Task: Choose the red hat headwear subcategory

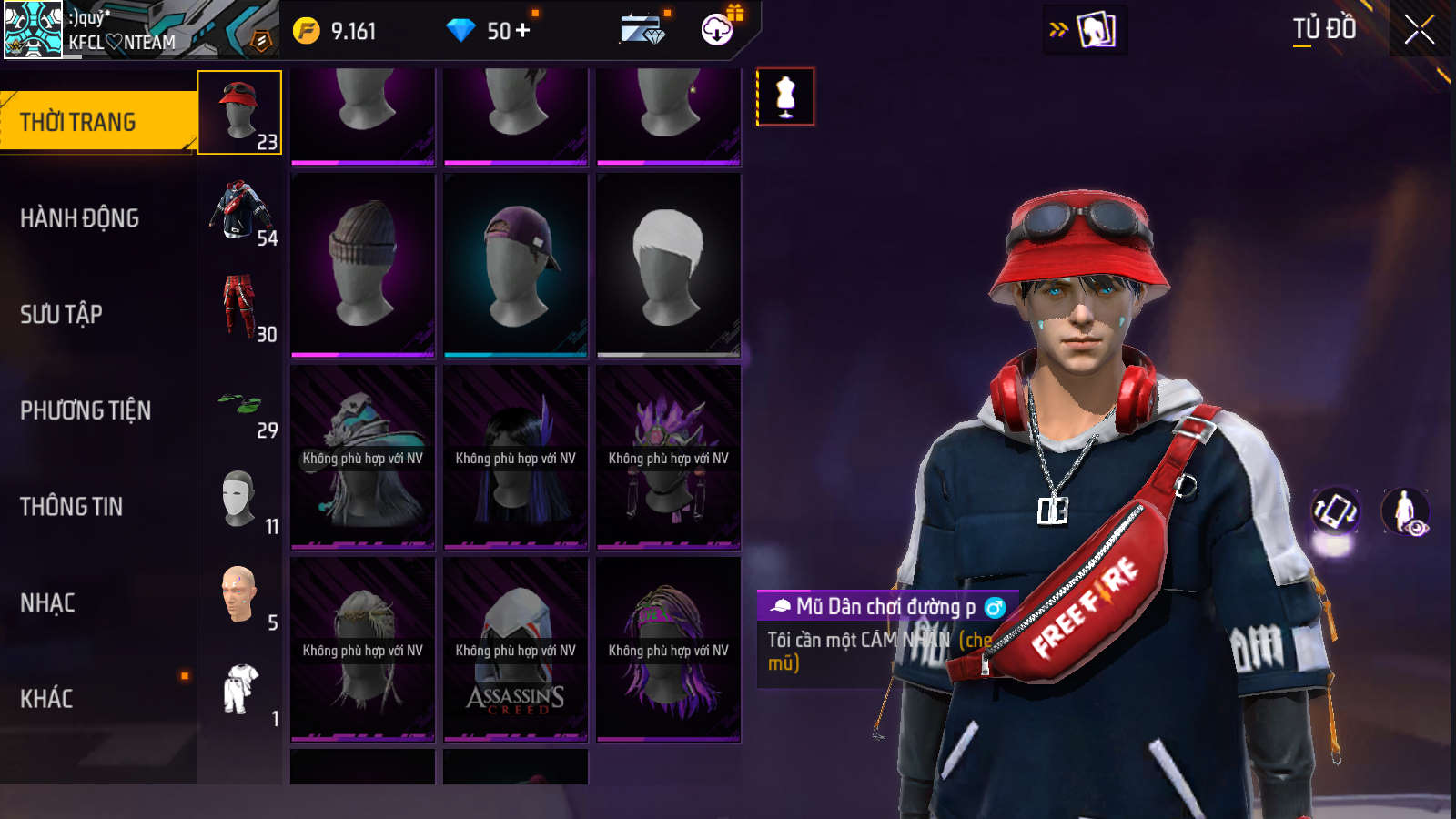Action: coord(240,113)
